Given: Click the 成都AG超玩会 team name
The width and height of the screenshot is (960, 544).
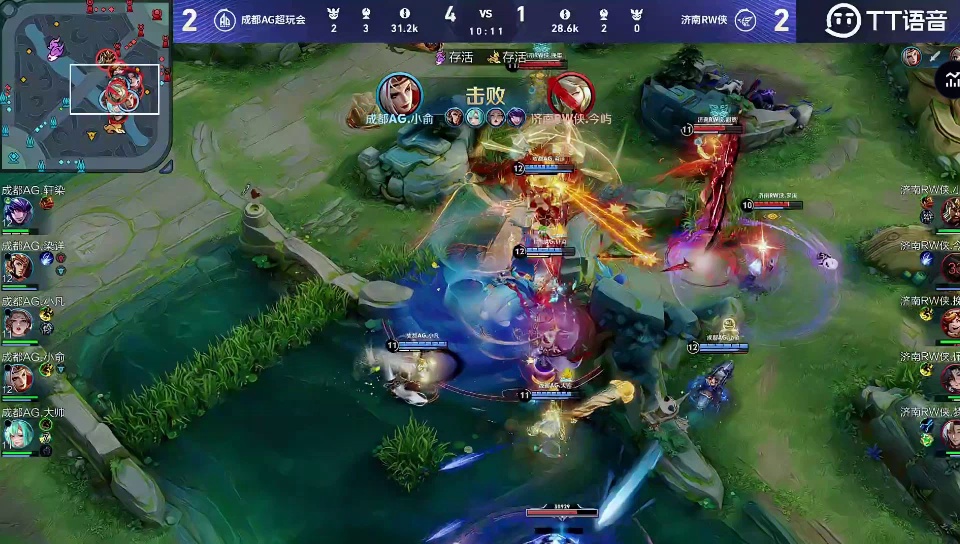Looking at the screenshot, I should tap(273, 20).
